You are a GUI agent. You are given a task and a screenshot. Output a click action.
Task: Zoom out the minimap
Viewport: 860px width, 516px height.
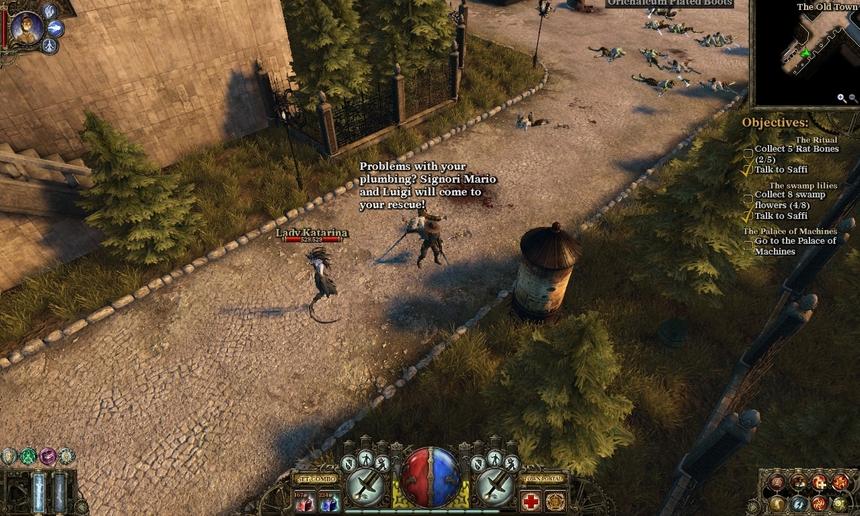pyautogui.click(x=853, y=98)
